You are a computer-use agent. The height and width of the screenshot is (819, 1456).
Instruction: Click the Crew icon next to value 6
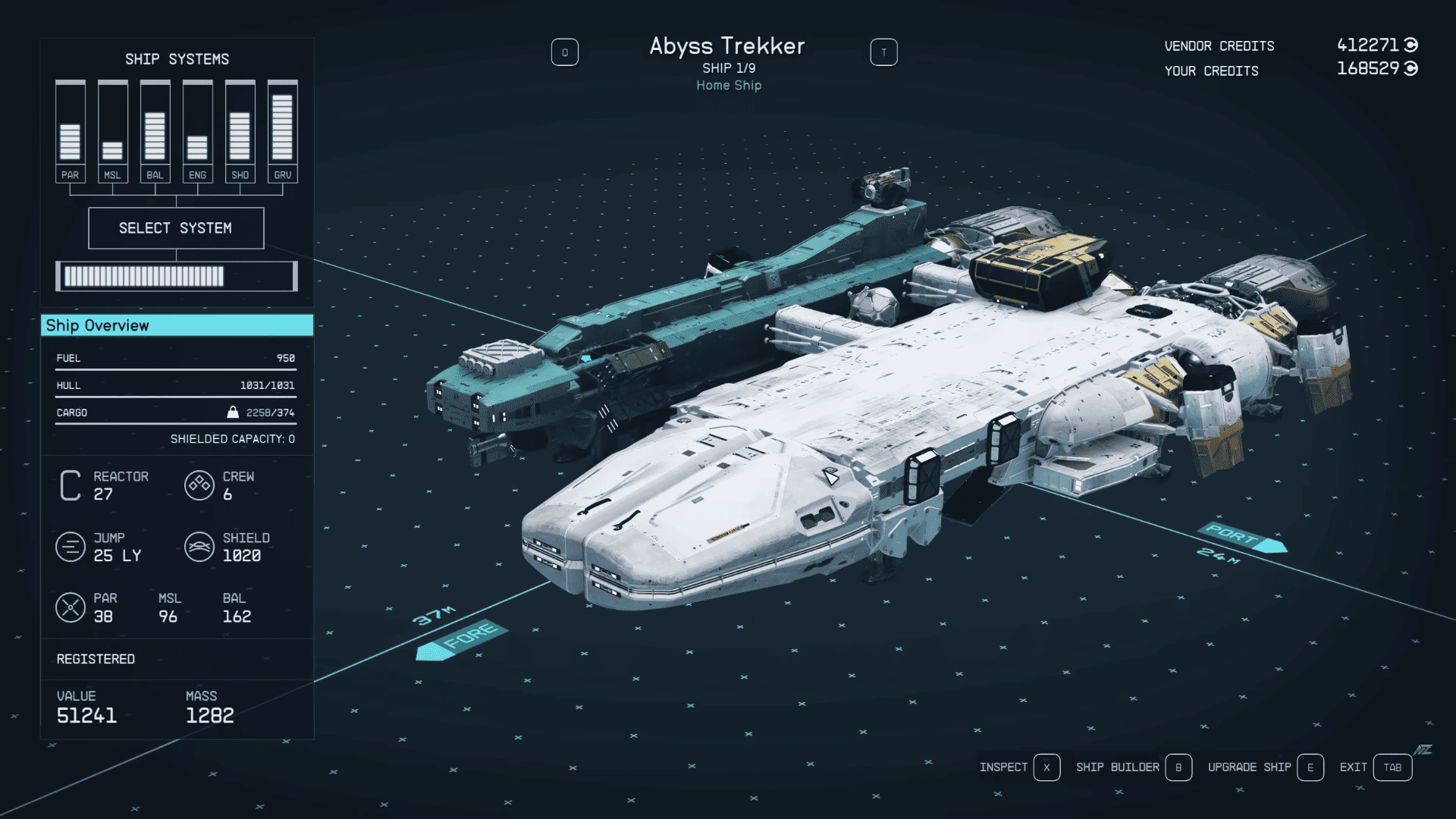[199, 485]
